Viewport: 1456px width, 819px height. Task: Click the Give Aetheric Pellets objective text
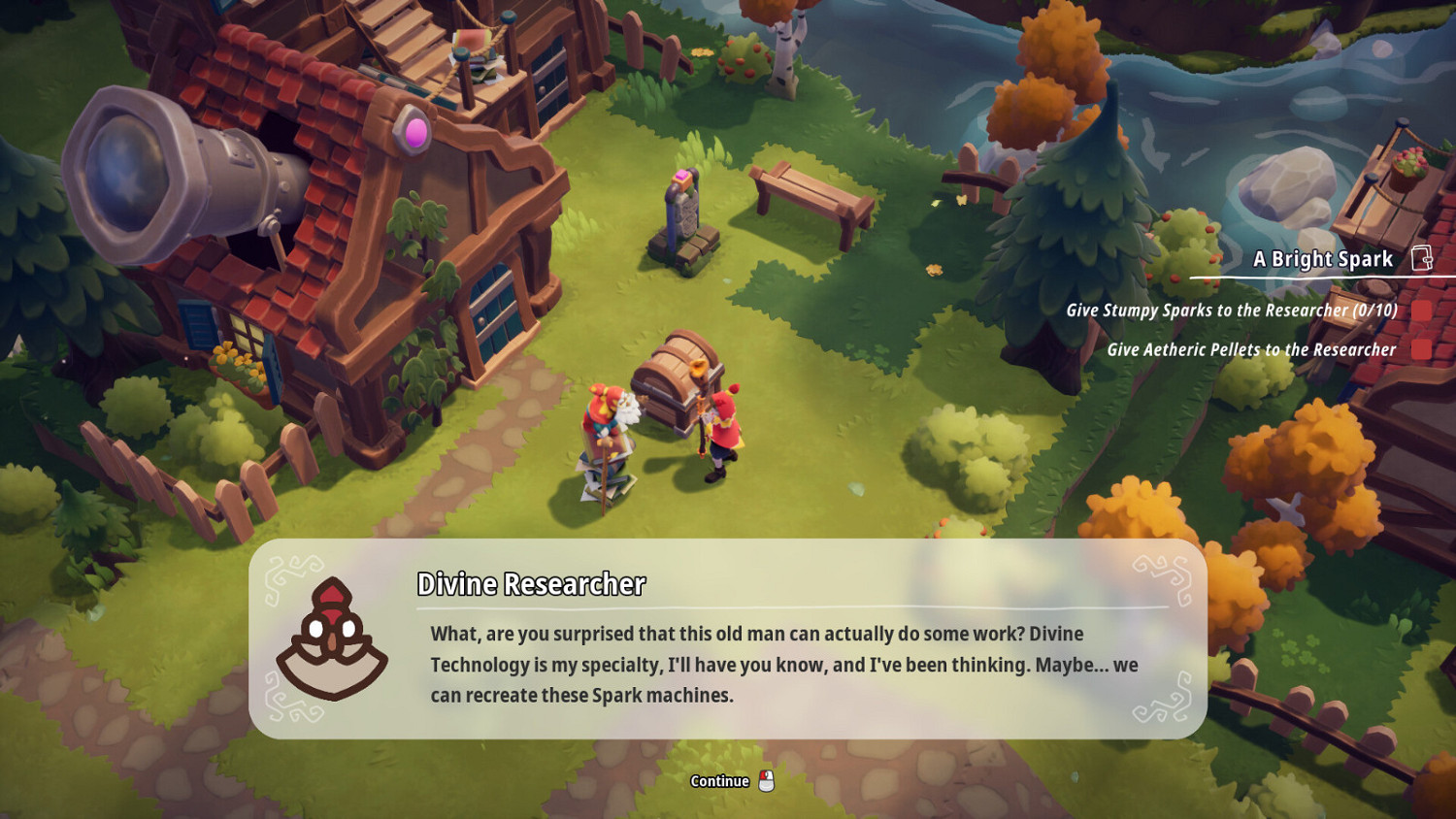point(1252,348)
